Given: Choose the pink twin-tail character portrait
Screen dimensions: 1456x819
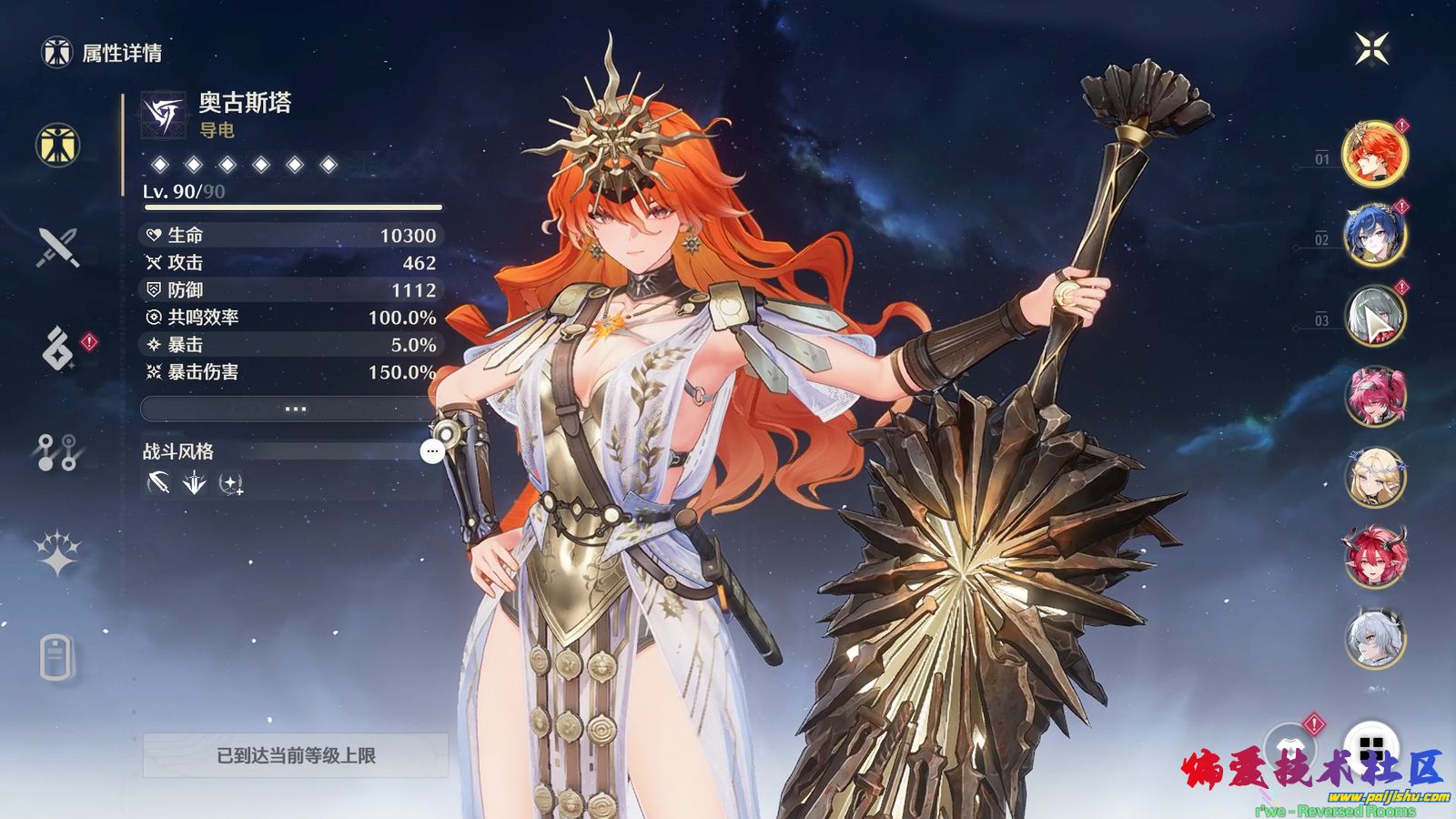Looking at the screenshot, I should point(1374,397).
